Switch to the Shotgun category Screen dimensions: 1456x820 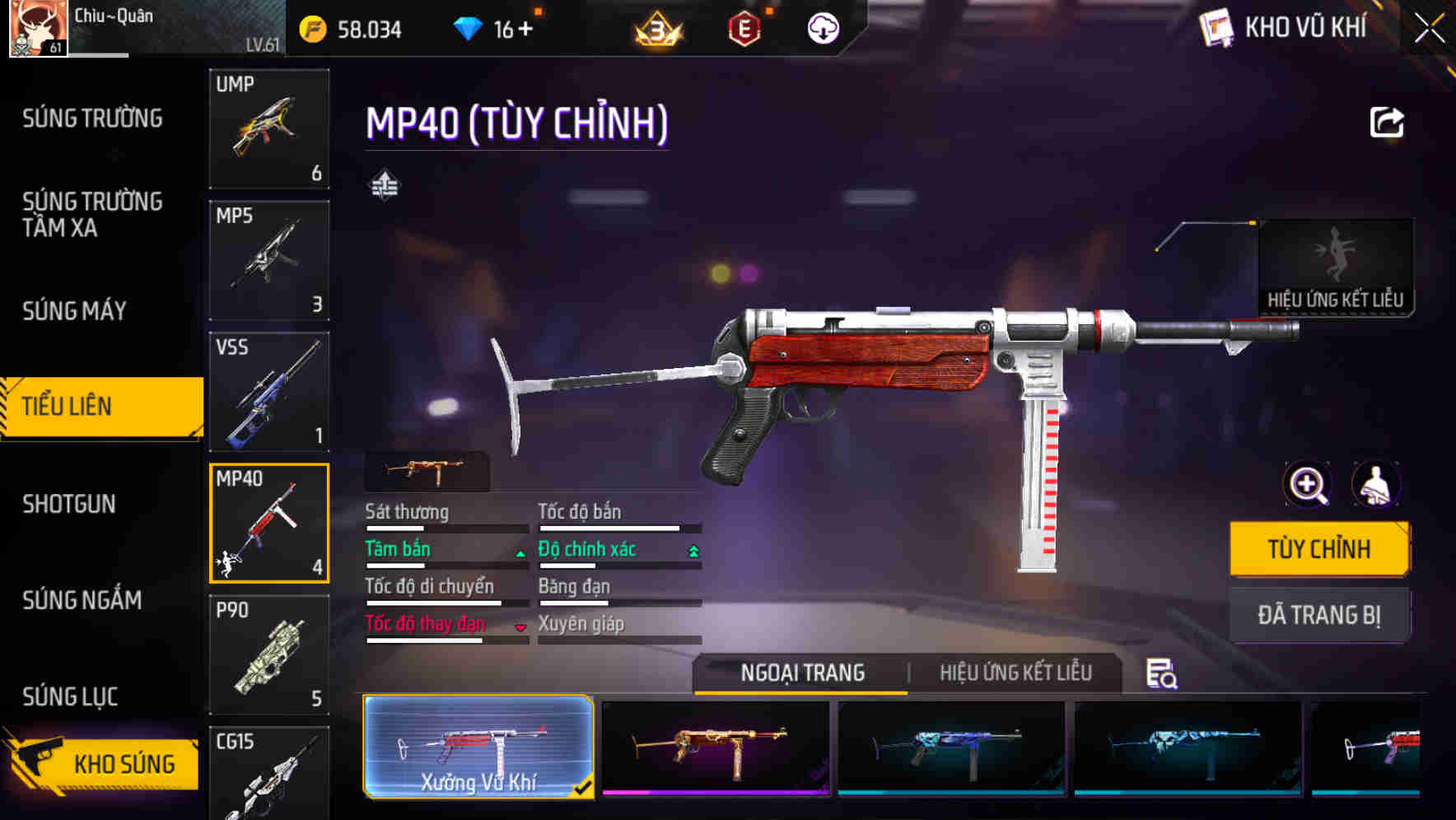[x=69, y=504]
